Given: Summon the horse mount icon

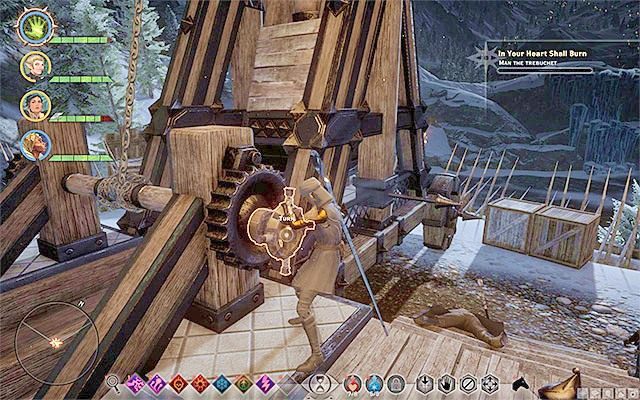Looking at the screenshot, I should pyautogui.click(x=520, y=382).
